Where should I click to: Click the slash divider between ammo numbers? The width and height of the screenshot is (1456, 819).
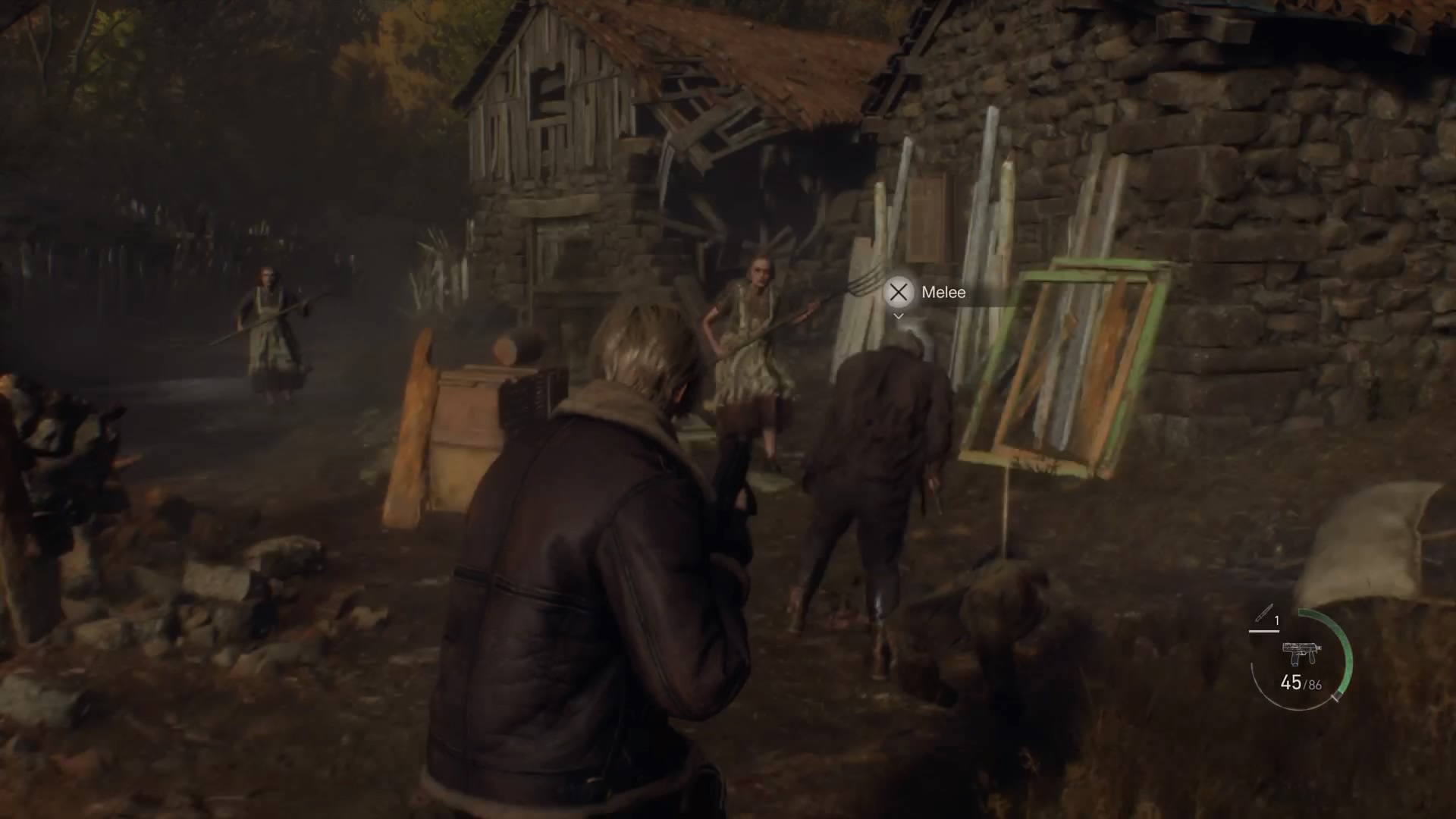click(1304, 684)
